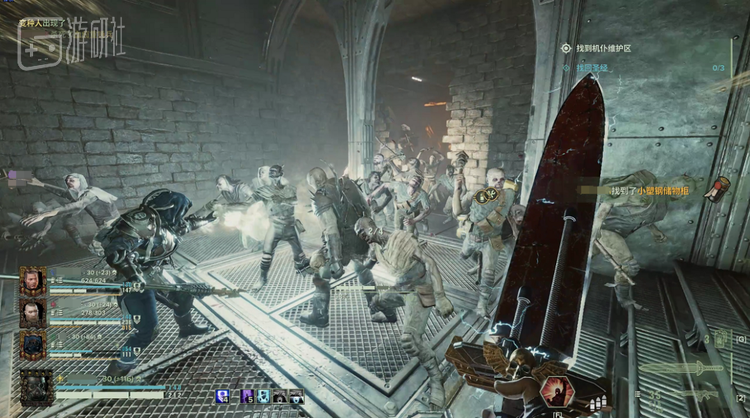This screenshot has width=750, height=418.
Task: Click the buff icon showing stack 4
Action: (223, 396)
